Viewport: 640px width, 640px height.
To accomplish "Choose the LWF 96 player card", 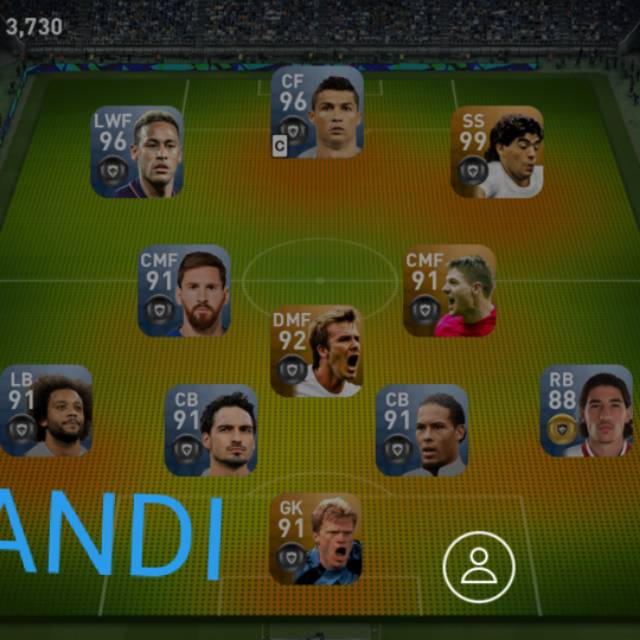I will point(137,152).
